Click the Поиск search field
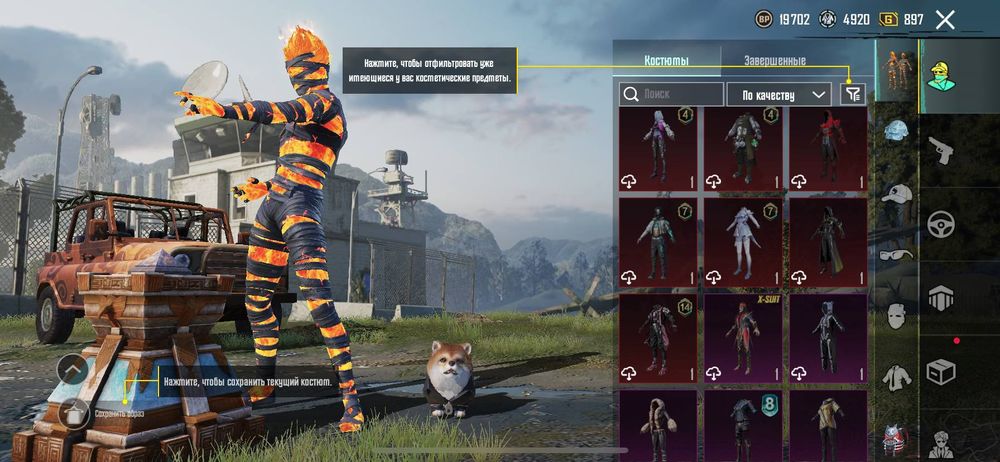This screenshot has height=462, width=1000. click(672, 94)
